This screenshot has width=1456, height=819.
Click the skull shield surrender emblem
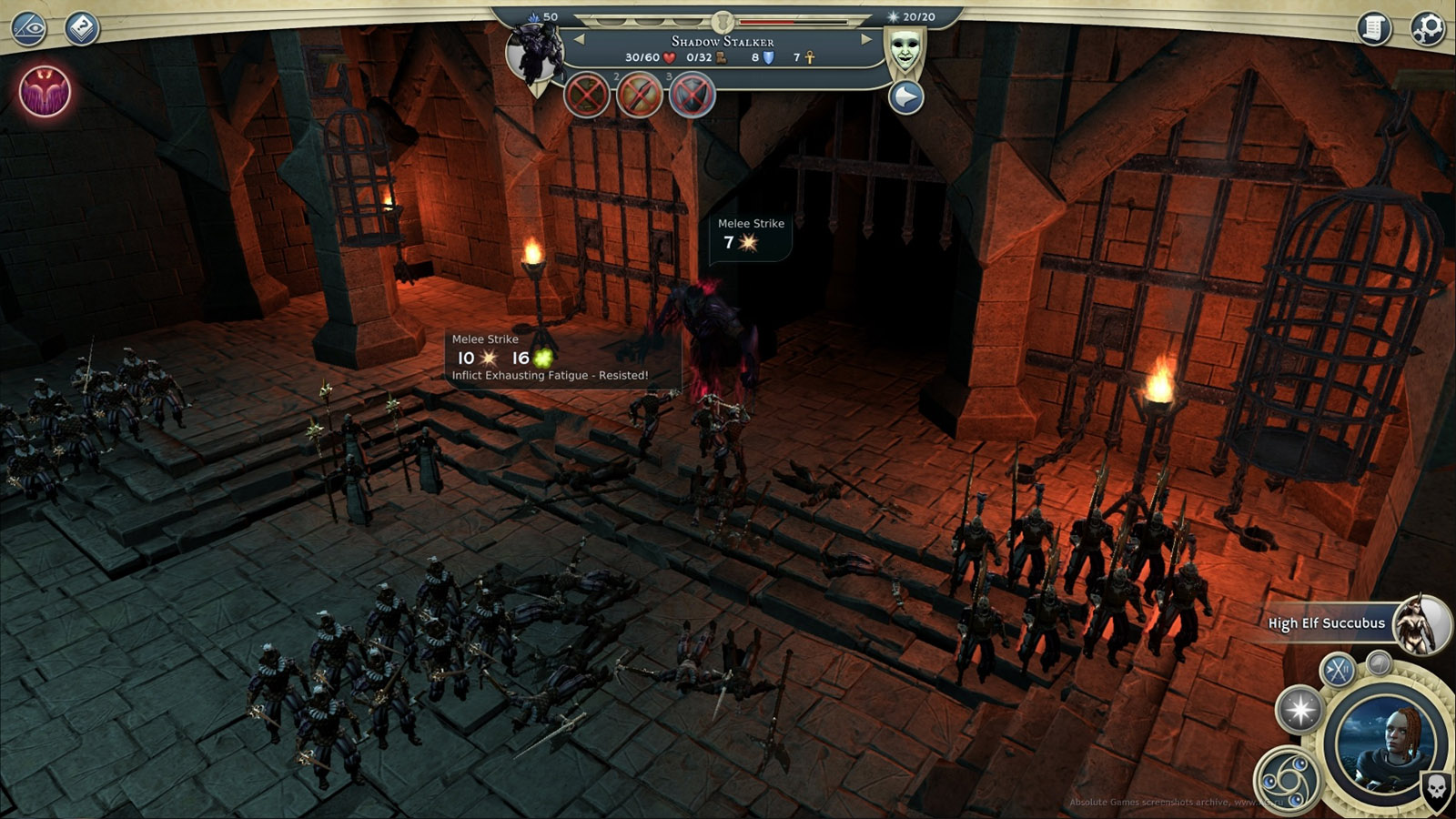1436,788
